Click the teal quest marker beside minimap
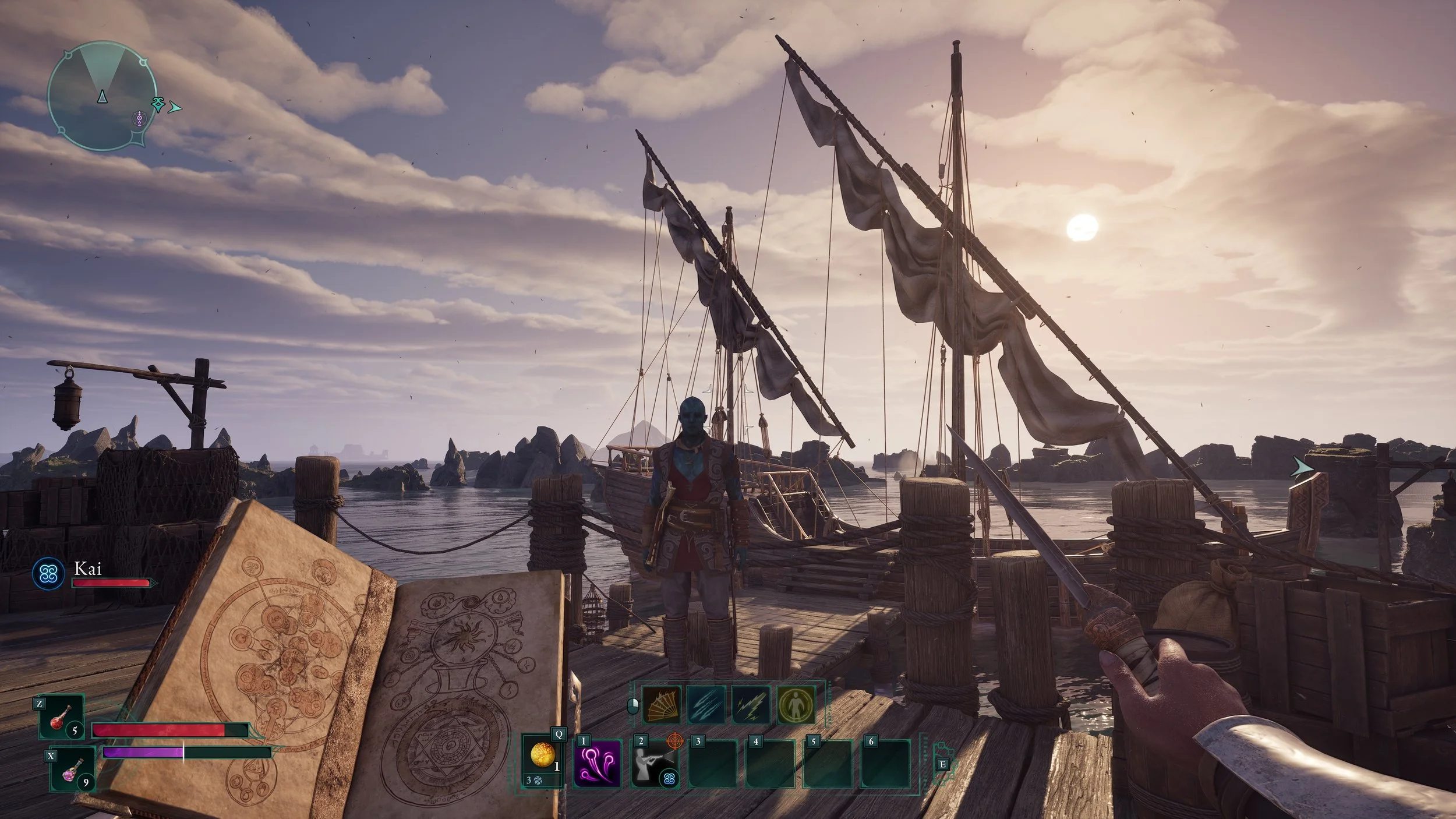1456x819 pixels. coord(158,104)
